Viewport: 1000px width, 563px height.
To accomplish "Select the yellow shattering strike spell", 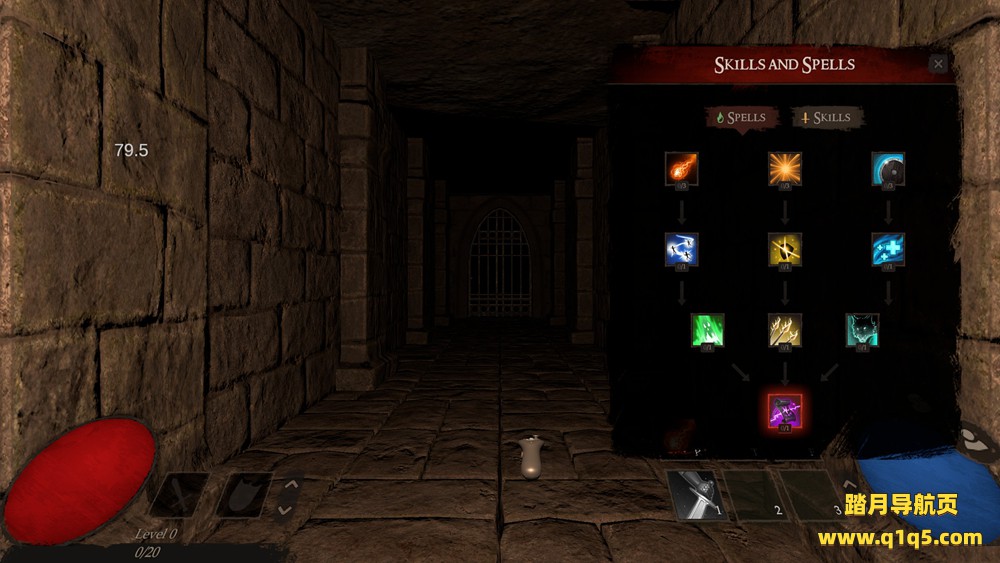I will [785, 250].
